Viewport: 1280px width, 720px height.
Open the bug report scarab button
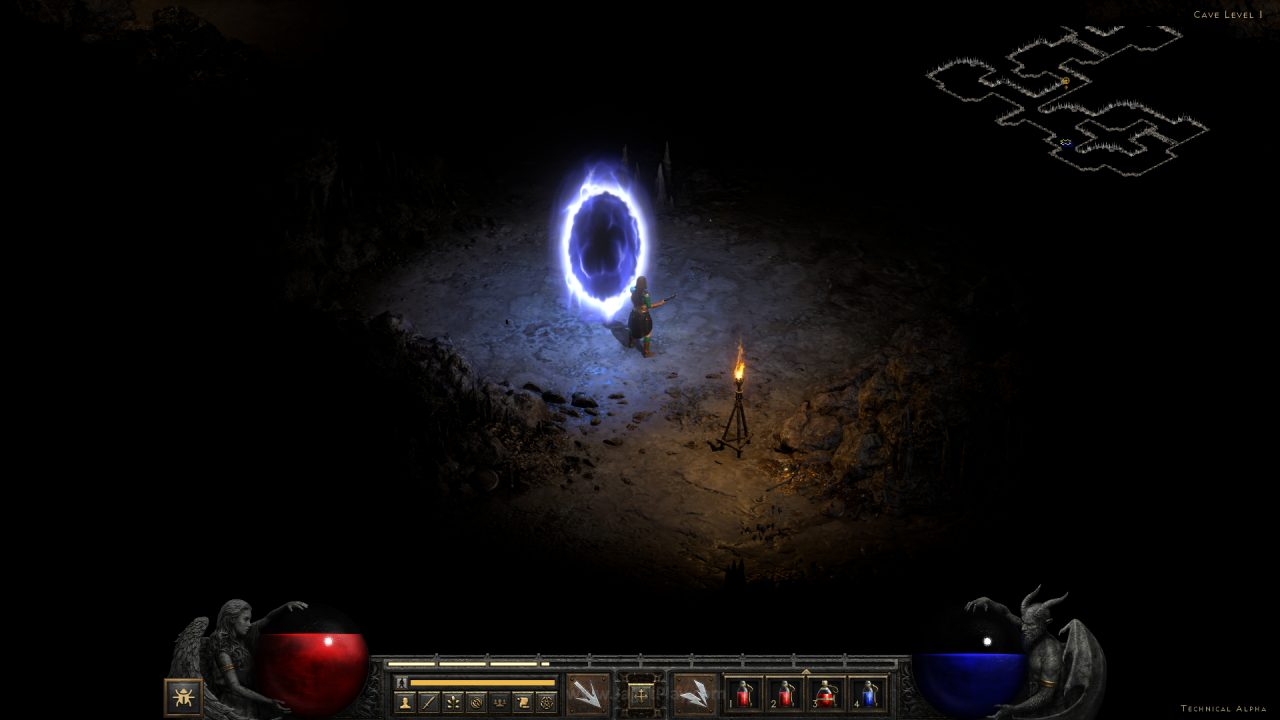tap(184, 696)
